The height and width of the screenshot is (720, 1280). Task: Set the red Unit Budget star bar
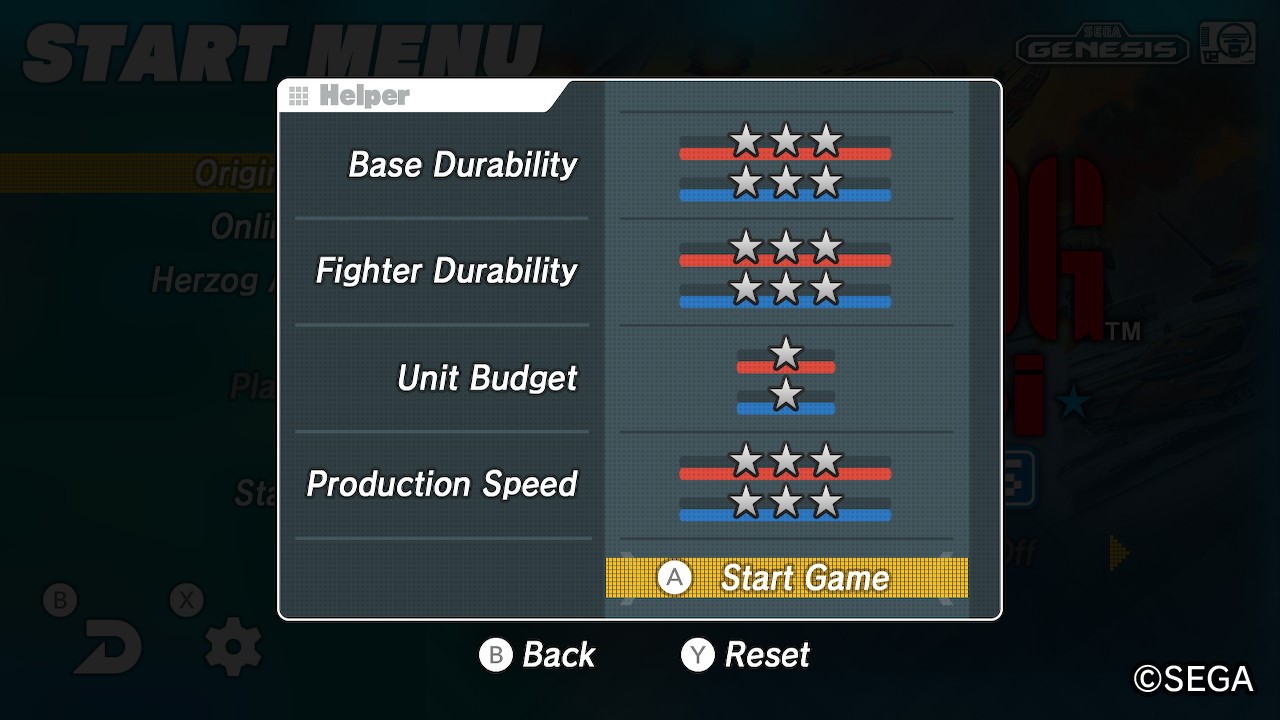(x=786, y=358)
